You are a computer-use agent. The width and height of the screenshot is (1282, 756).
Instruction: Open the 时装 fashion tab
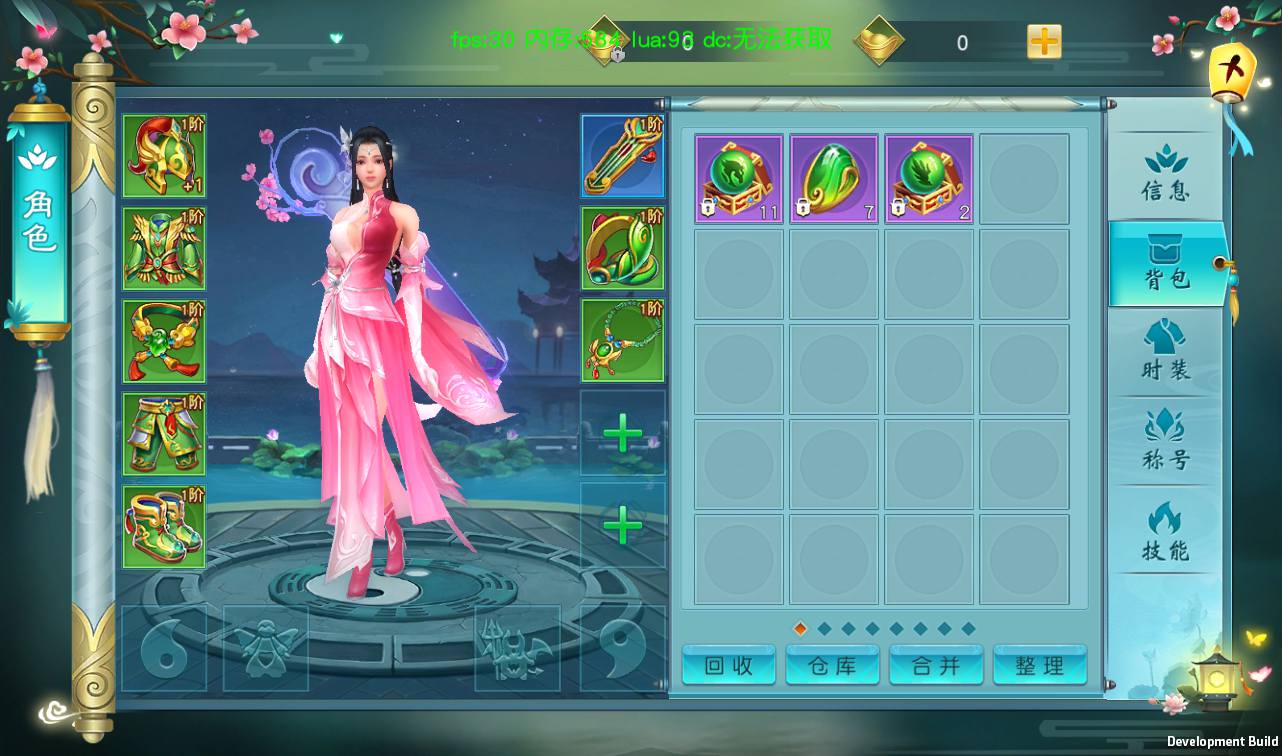1165,352
